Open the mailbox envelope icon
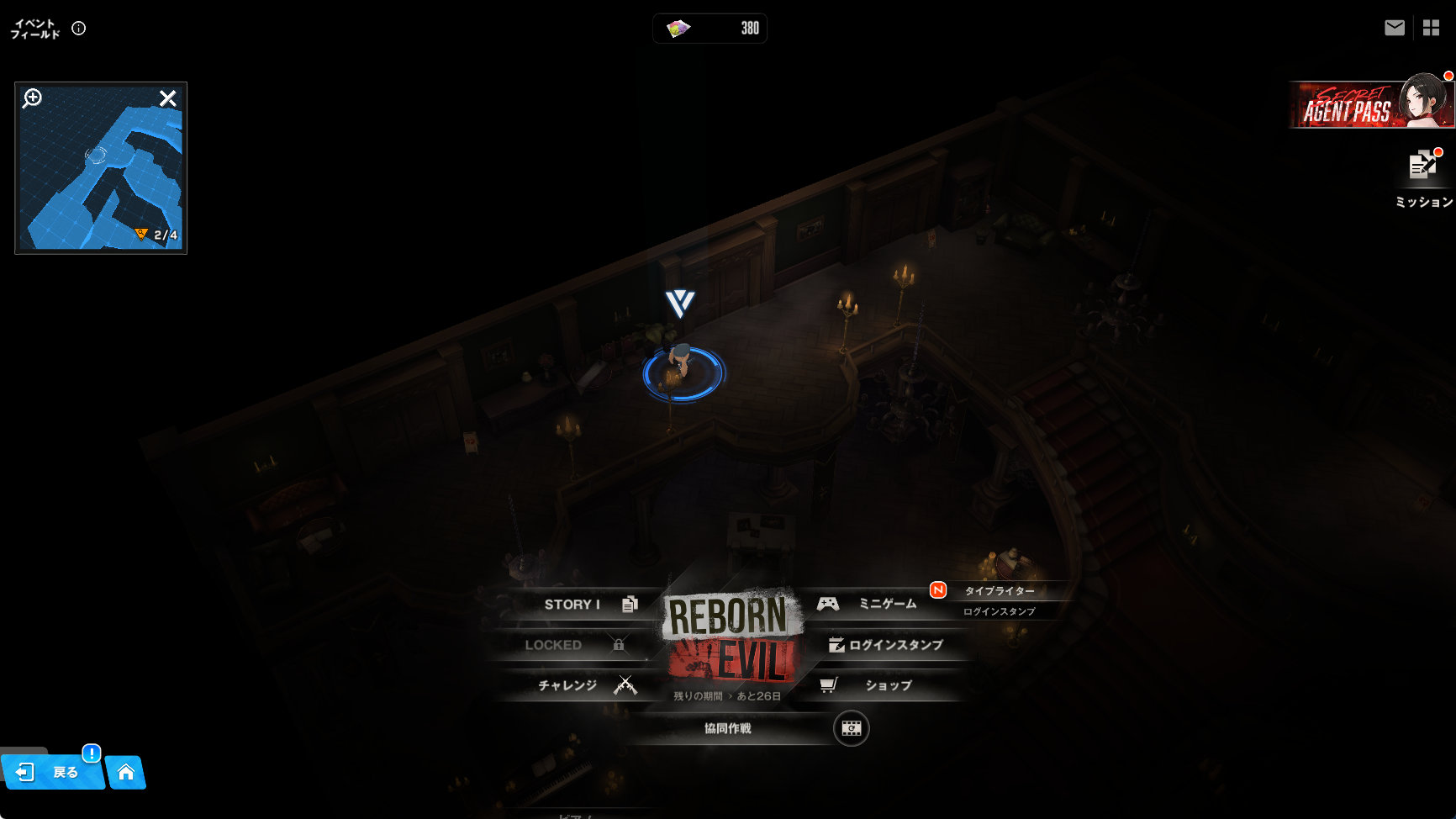Screen dimensions: 1456x819 click(1395, 28)
